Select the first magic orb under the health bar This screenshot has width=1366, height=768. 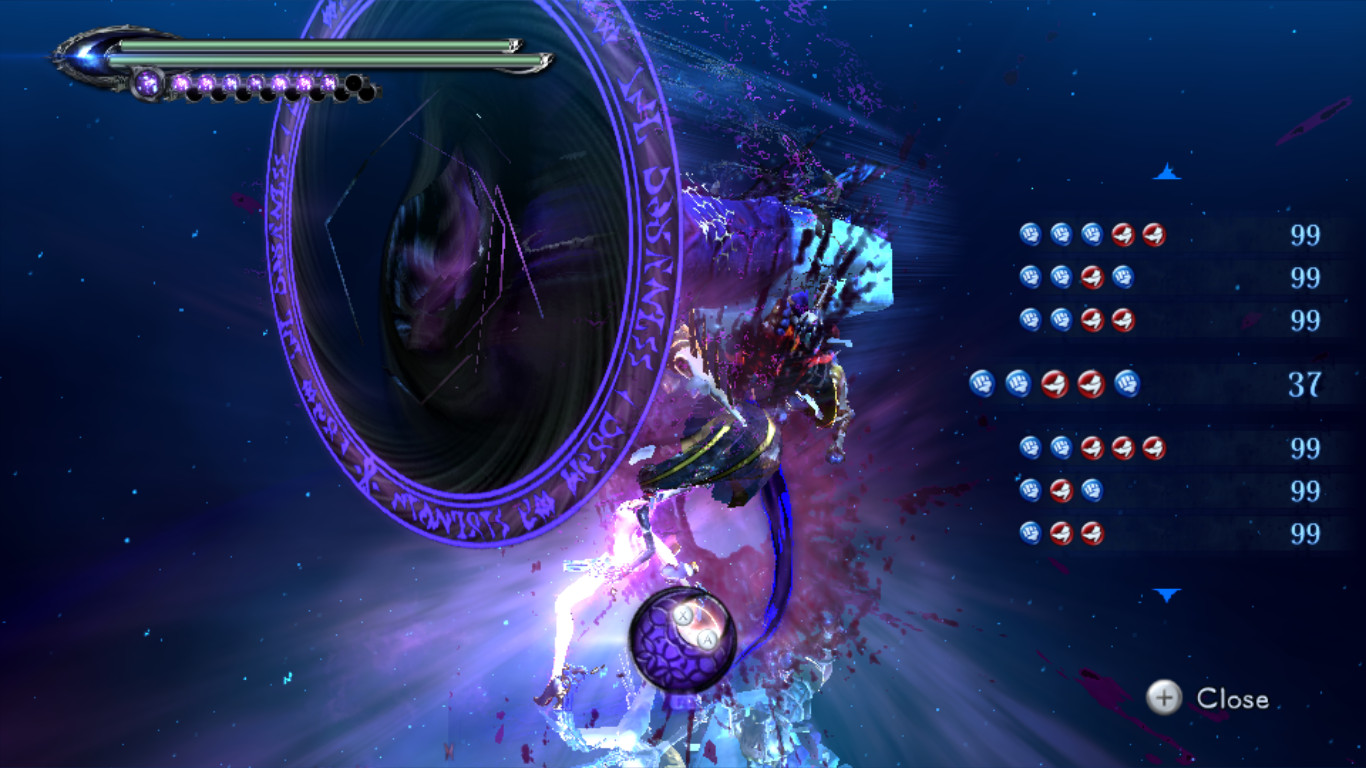[146, 80]
